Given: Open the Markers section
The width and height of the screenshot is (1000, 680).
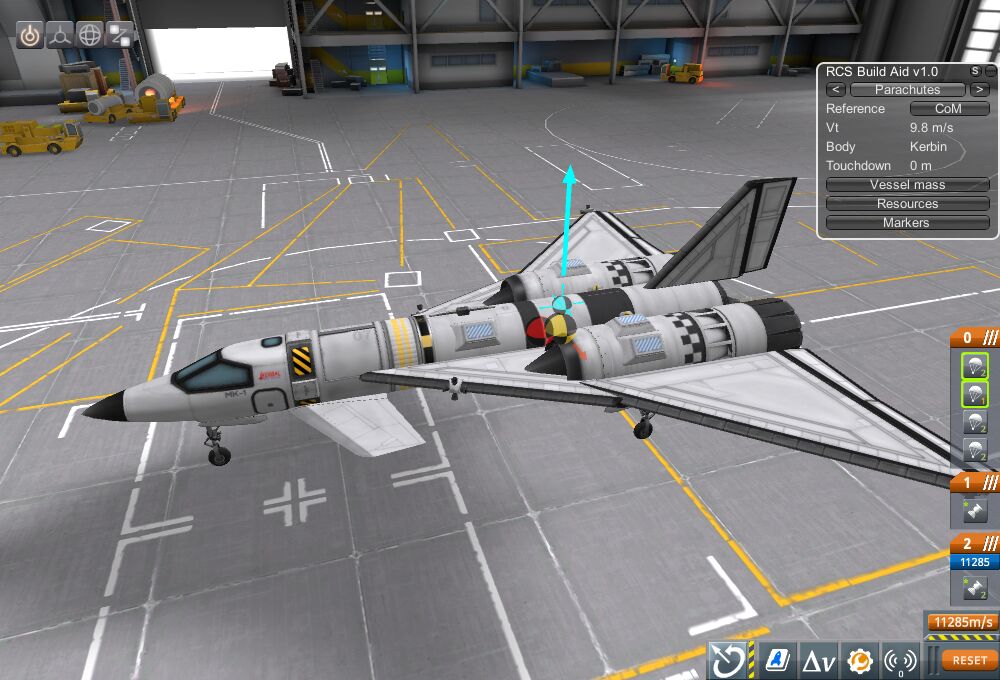Looking at the screenshot, I should (x=907, y=223).
